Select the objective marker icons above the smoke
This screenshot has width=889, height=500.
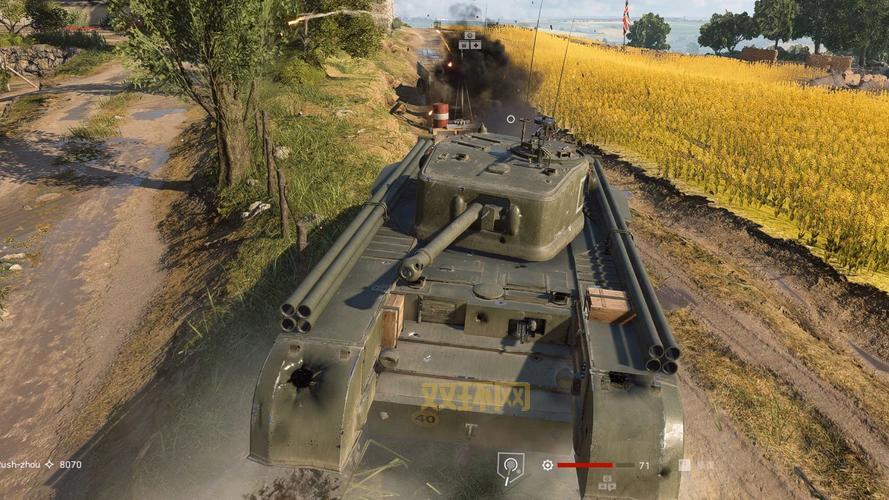pos(469,39)
